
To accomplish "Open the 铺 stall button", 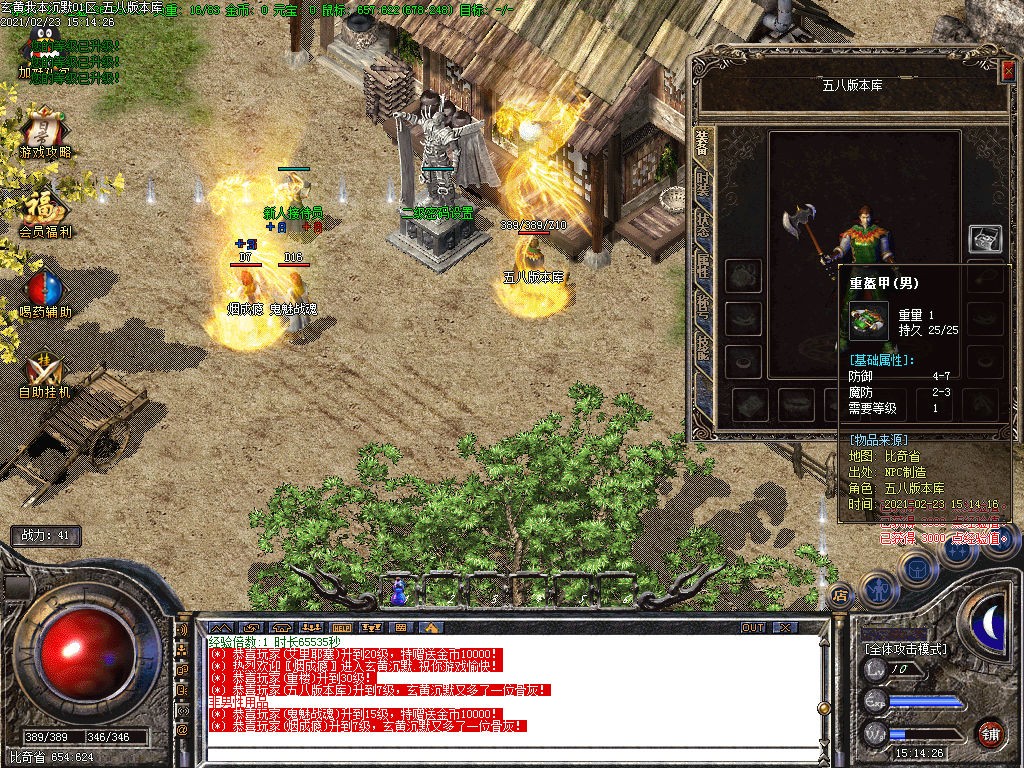I will tap(990, 732).
